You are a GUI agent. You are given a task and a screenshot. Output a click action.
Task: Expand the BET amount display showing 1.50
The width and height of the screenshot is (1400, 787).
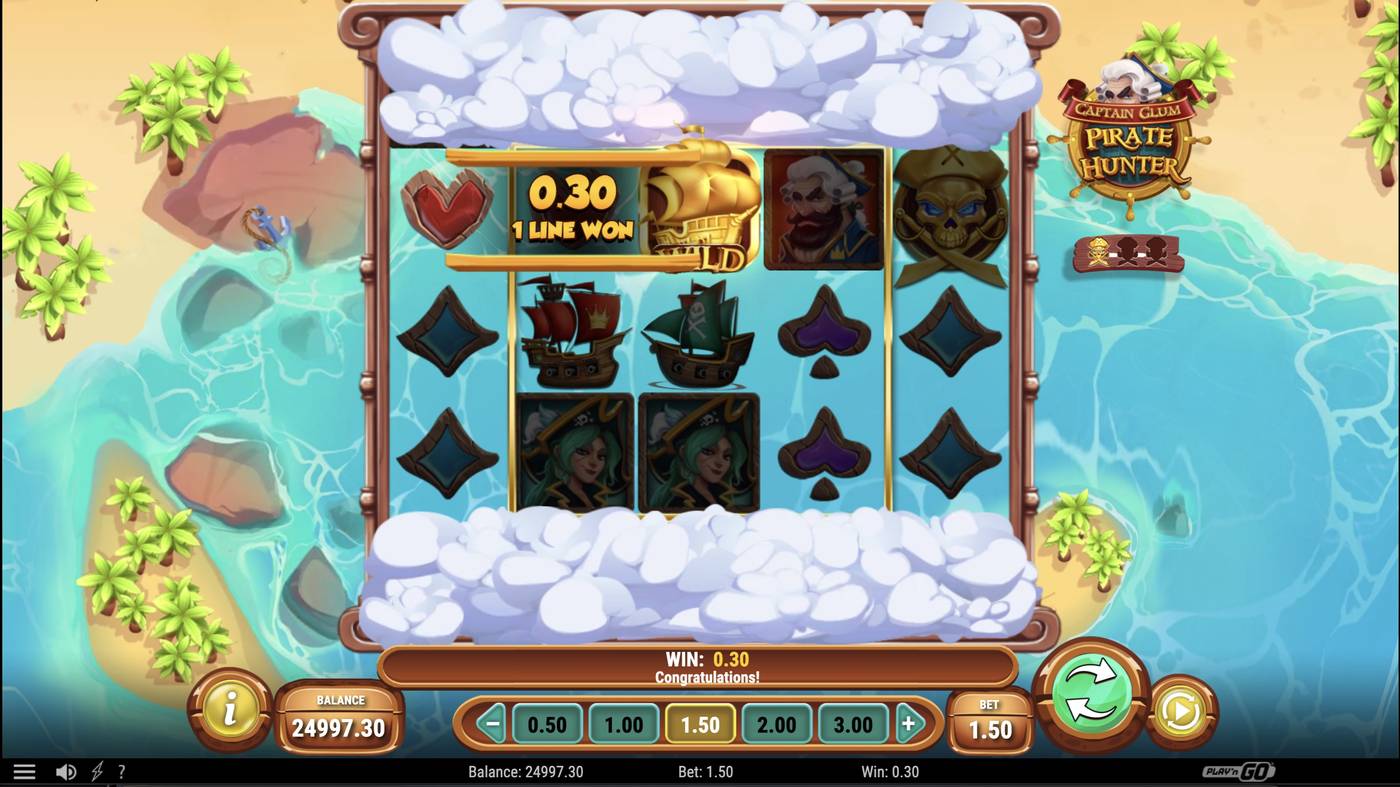point(990,722)
